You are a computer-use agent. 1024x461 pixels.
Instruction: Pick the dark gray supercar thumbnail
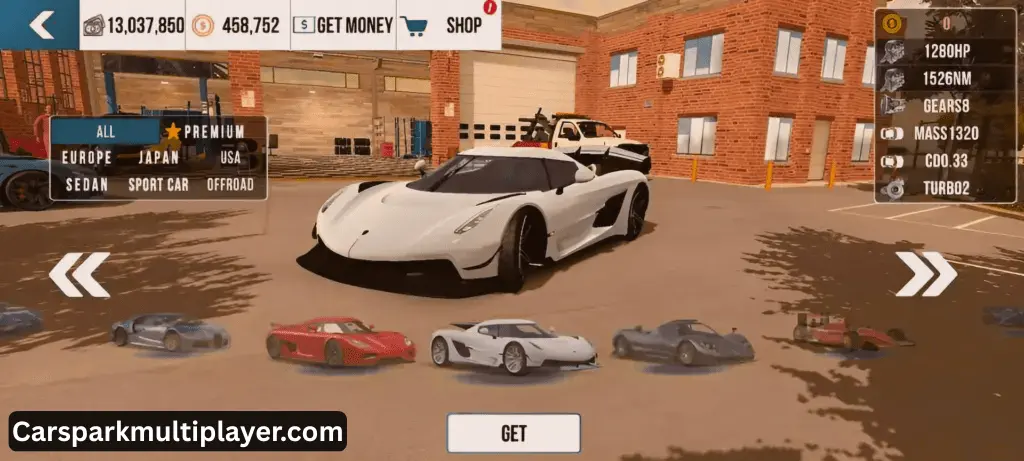tap(683, 342)
